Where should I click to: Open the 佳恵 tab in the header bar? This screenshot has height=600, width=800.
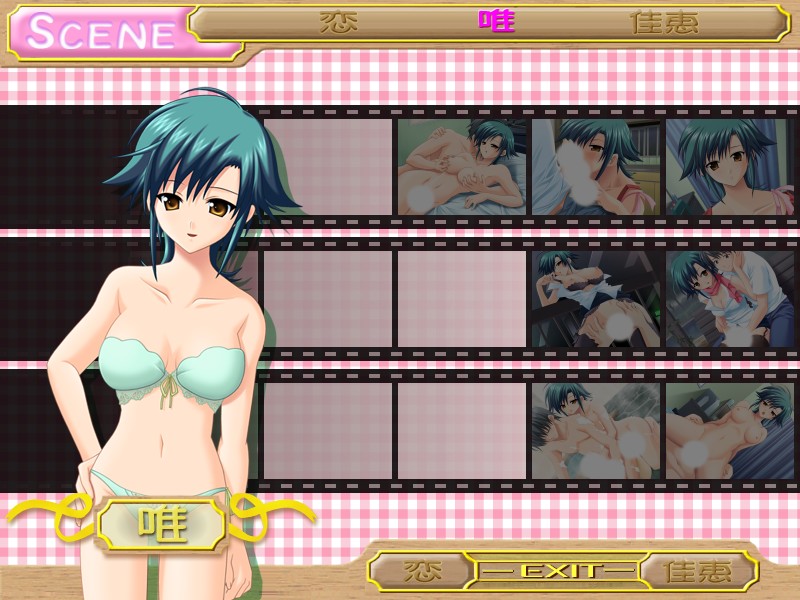coord(663,22)
